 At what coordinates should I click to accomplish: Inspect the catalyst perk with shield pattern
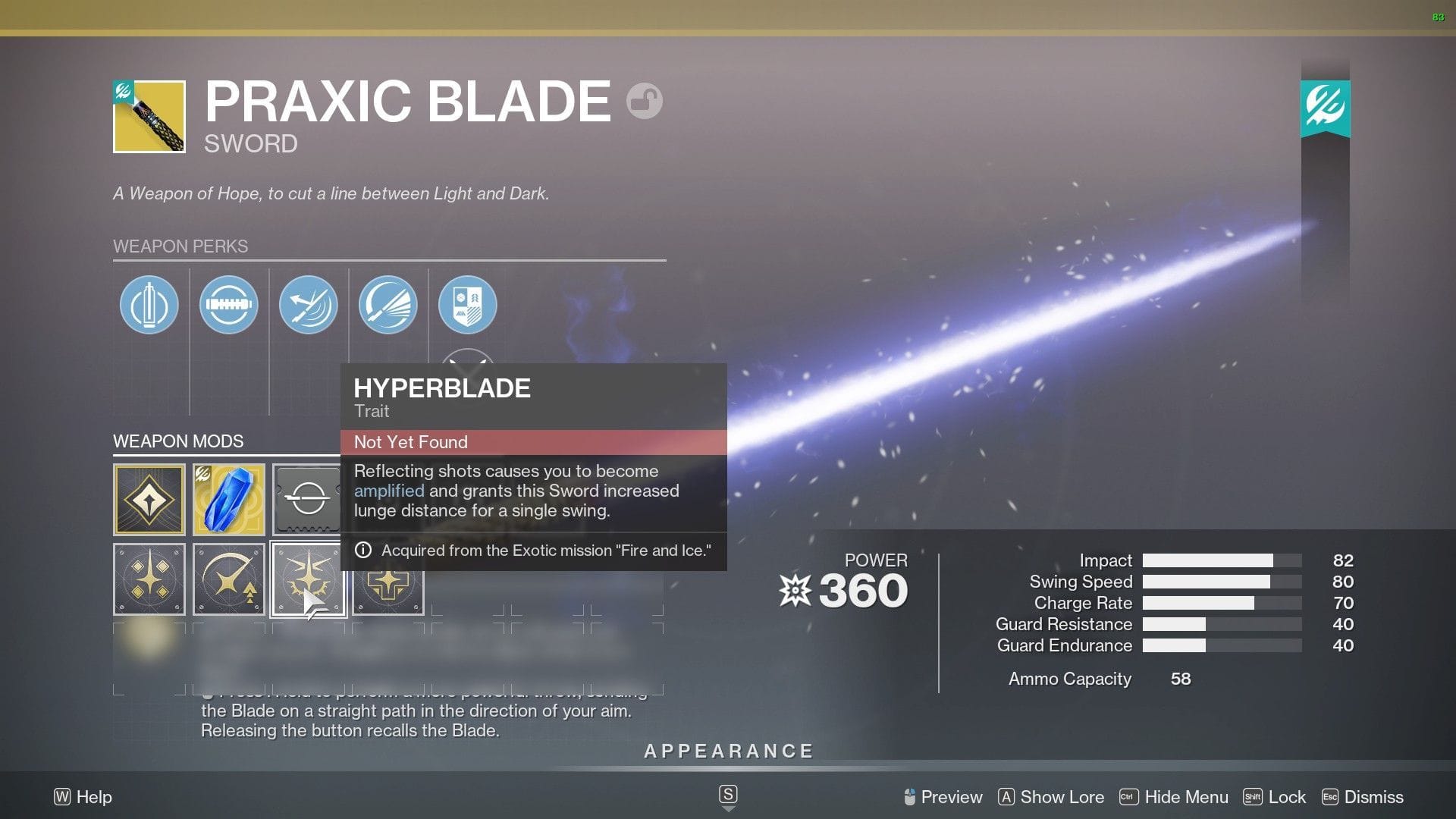(x=468, y=304)
